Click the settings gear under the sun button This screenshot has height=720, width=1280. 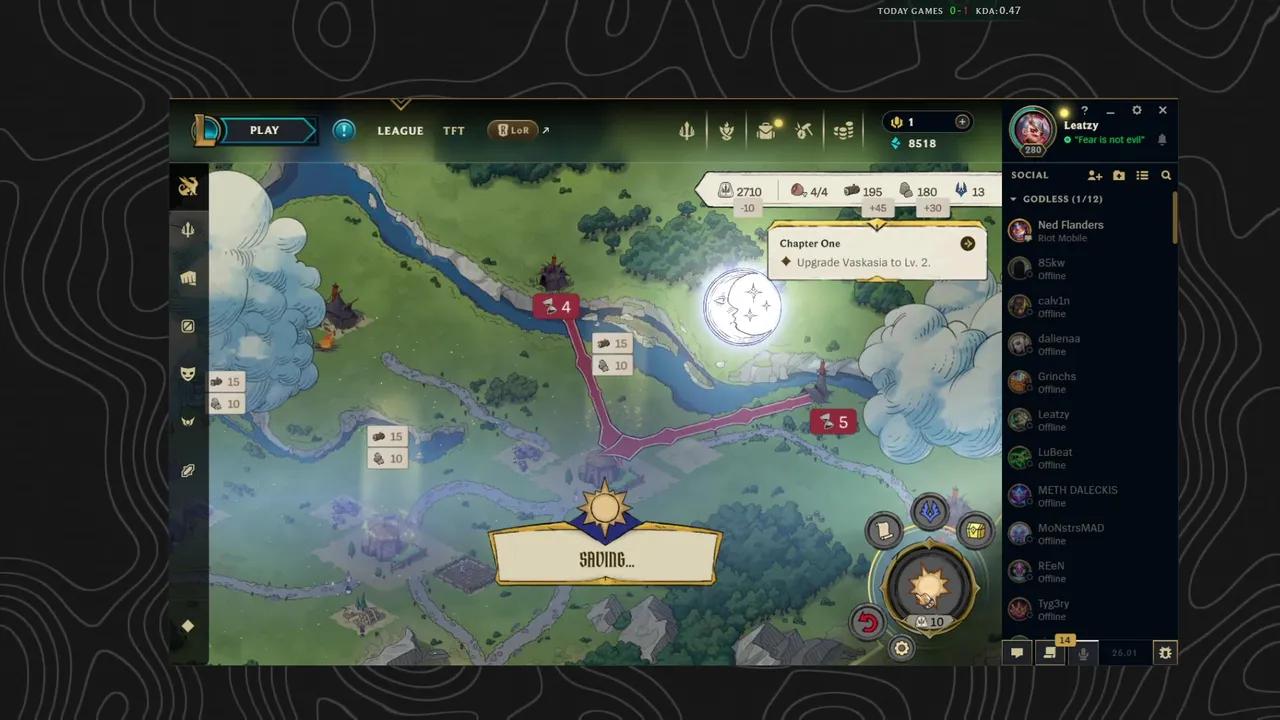click(x=901, y=648)
